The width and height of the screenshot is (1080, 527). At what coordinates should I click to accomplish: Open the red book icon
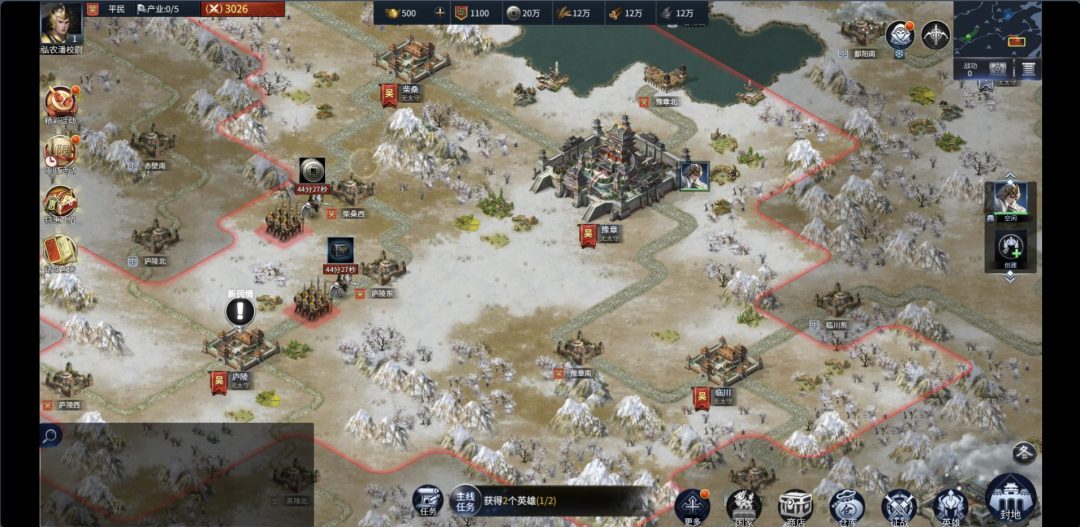59,250
